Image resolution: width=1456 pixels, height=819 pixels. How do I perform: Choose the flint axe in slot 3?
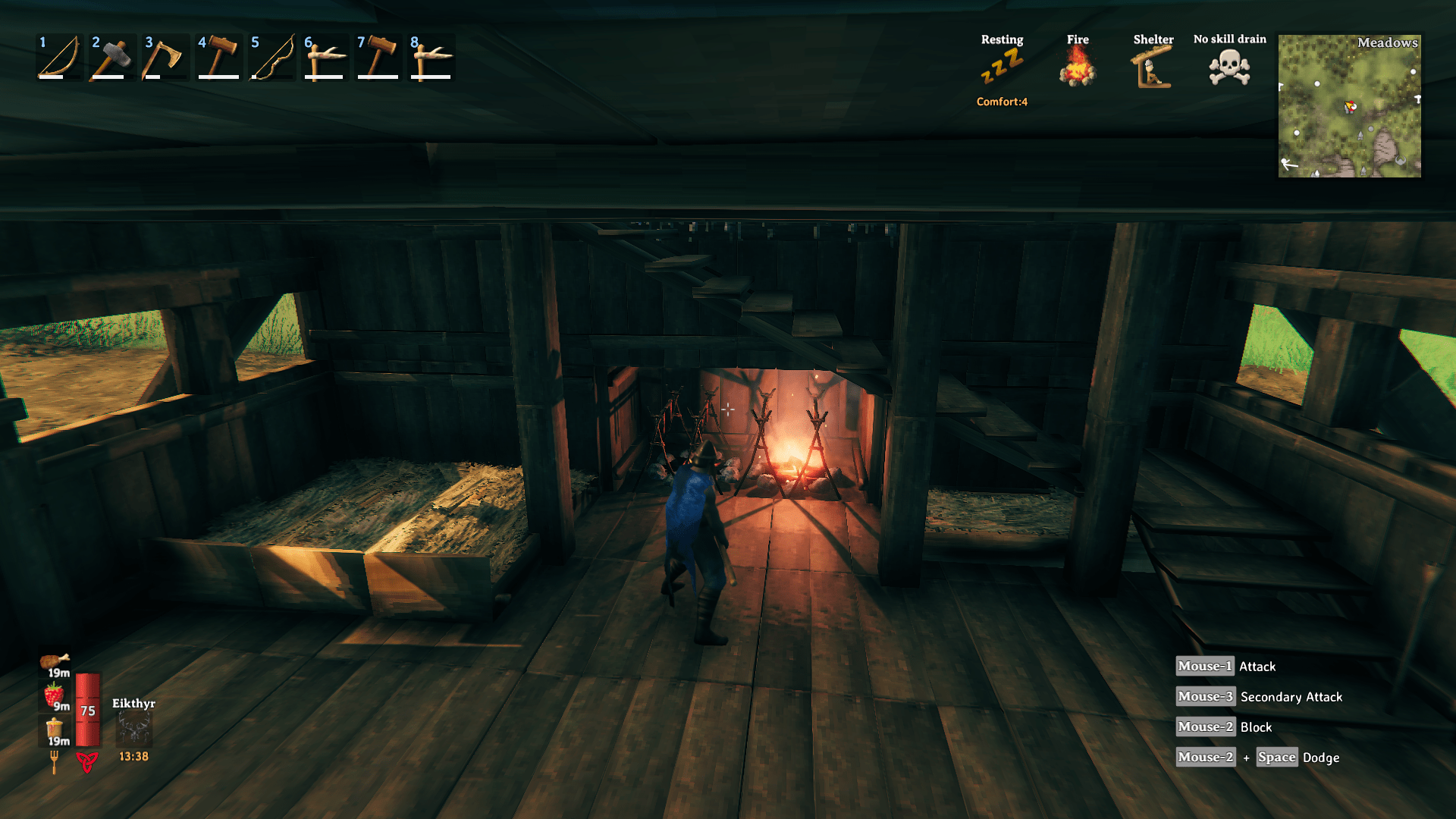point(165,57)
